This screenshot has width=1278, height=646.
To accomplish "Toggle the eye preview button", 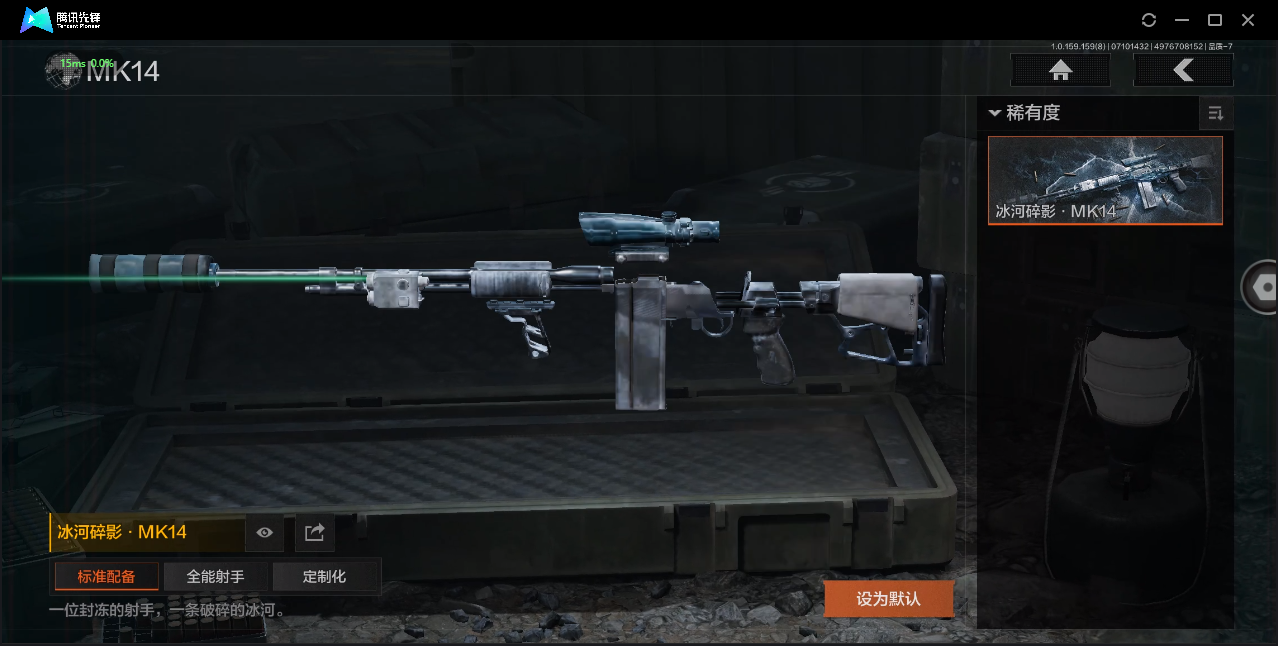I will pyautogui.click(x=265, y=533).
